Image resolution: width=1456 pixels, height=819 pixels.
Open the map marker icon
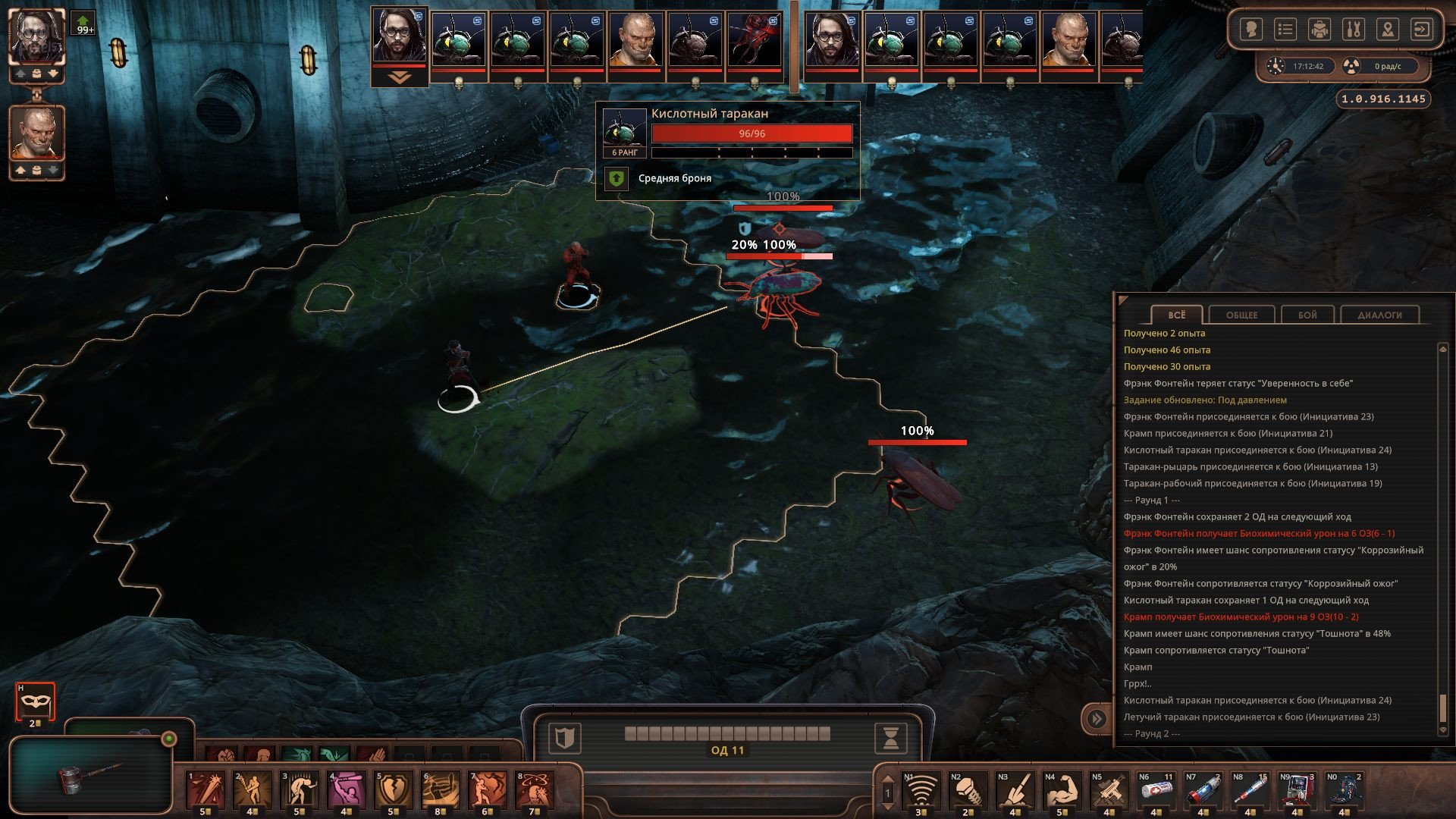(1387, 30)
